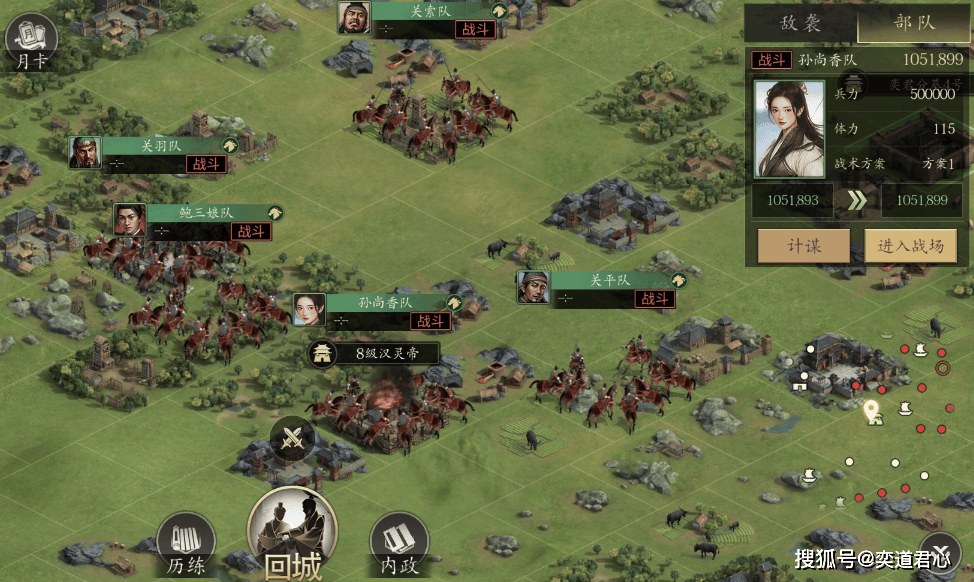
Task: Select the 孙尚香 portrait in troop panel
Action: [x=788, y=128]
